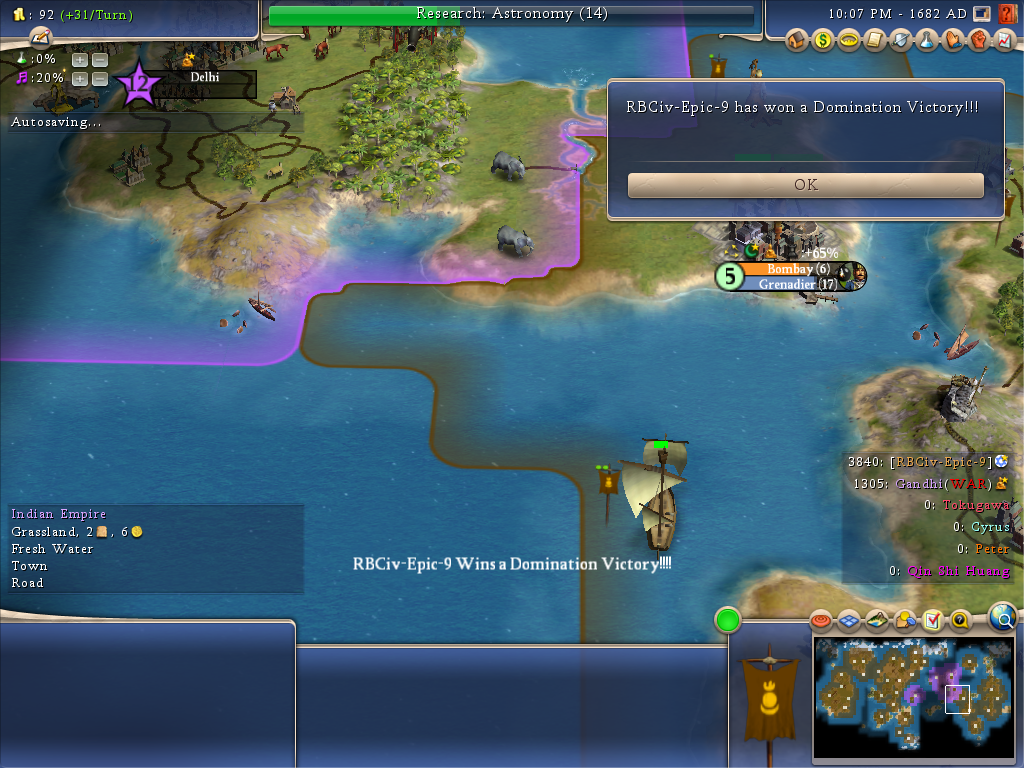Image resolution: width=1024 pixels, height=768 pixels.
Task: Open the Domestic Advisor house icon
Action: (797, 41)
